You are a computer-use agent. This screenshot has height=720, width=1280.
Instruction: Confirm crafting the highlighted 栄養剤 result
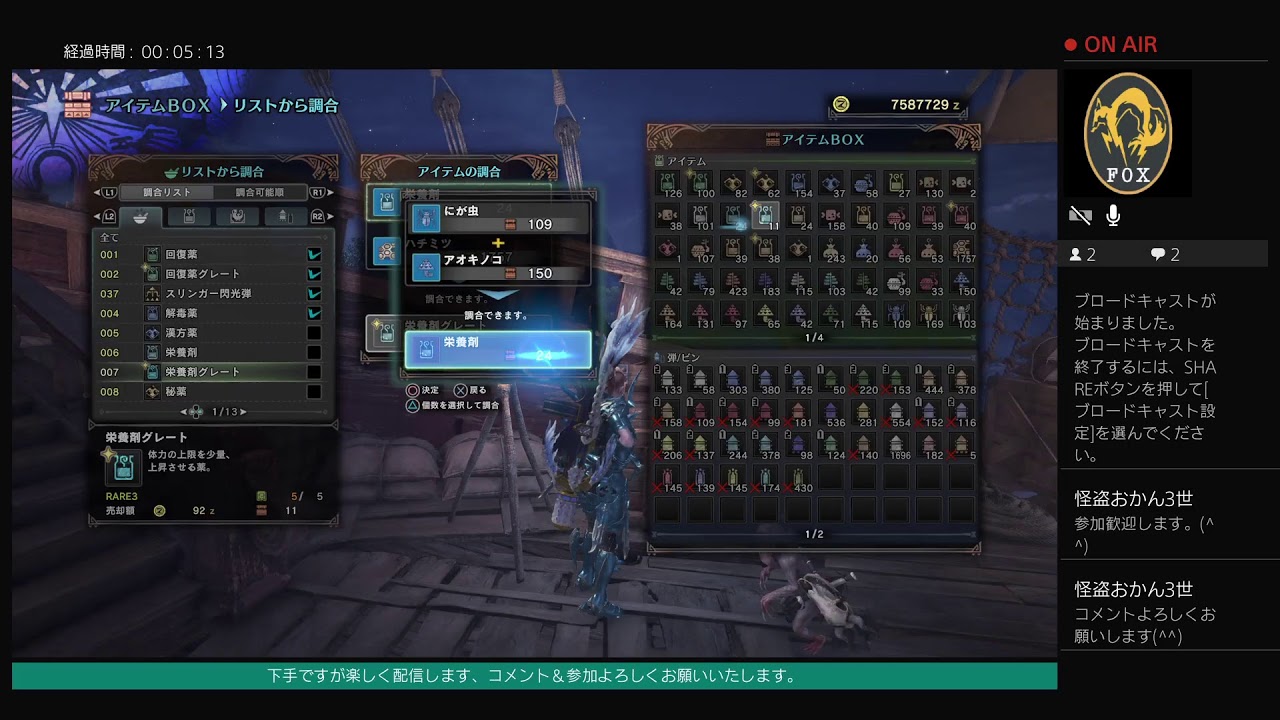497,349
